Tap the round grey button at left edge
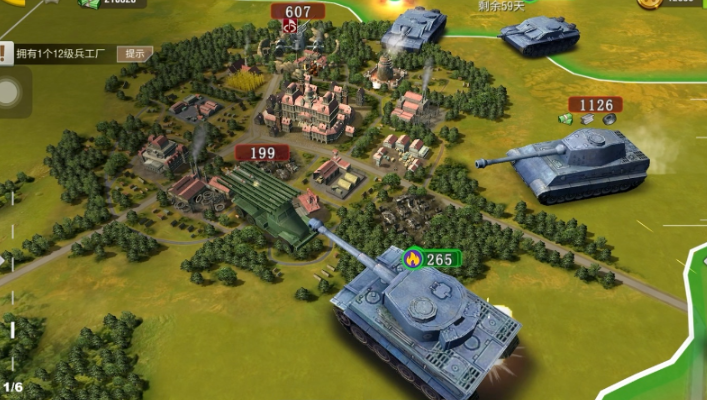Viewport: 707px width, 400px height. pos(9,94)
